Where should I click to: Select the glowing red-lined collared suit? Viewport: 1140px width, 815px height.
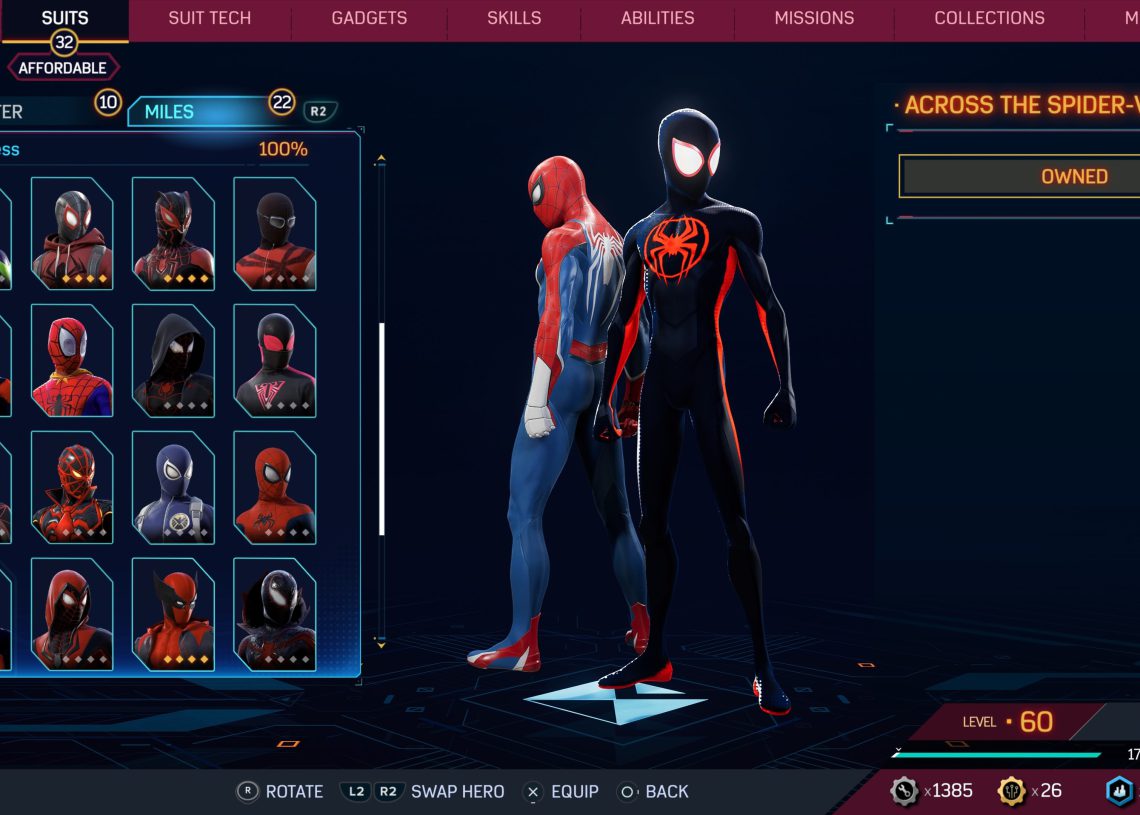(72, 487)
